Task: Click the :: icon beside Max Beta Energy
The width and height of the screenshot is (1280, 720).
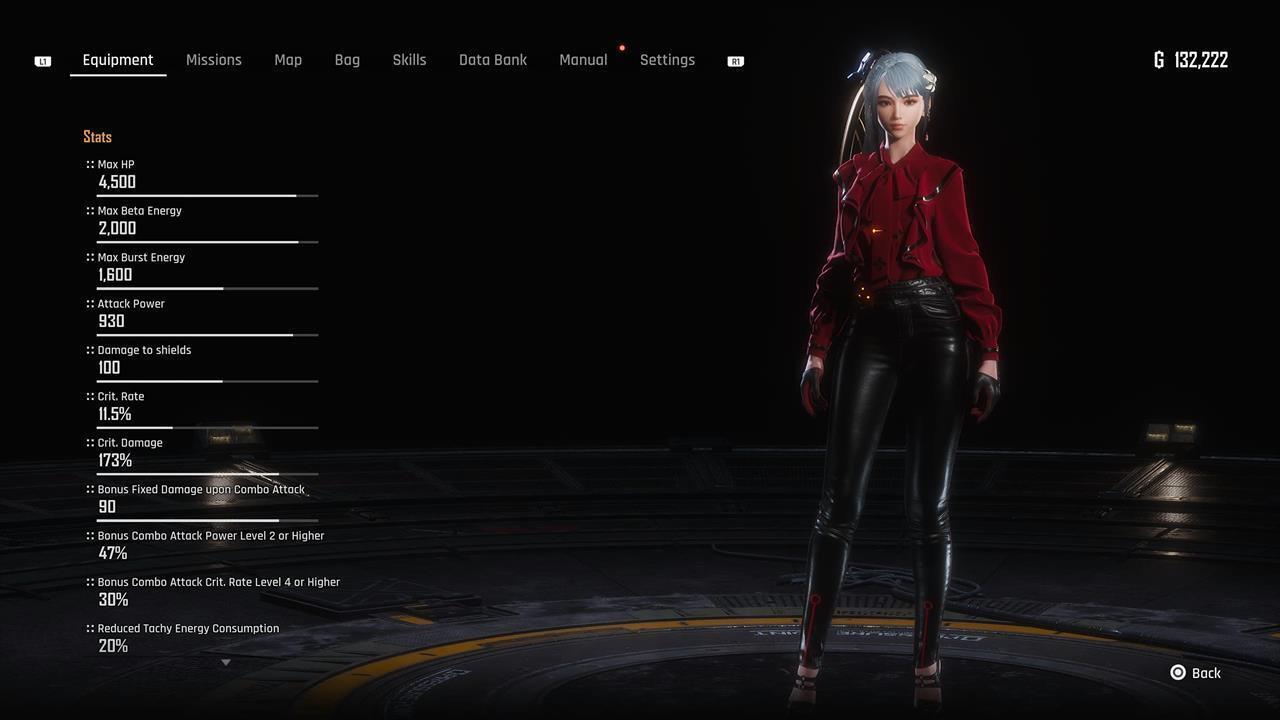Action: point(88,210)
